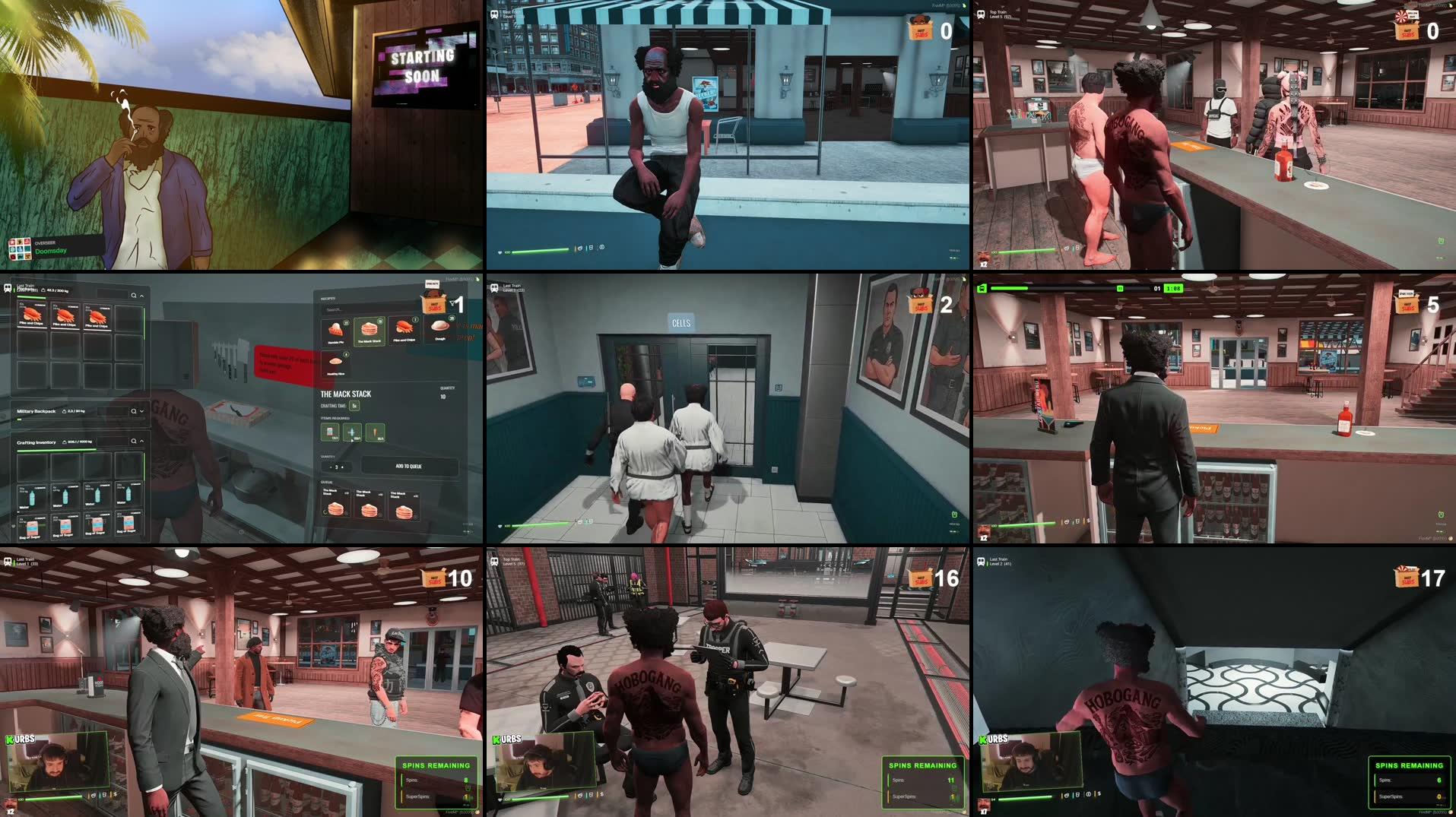Click the ADD TO QUEUE button

click(408, 467)
